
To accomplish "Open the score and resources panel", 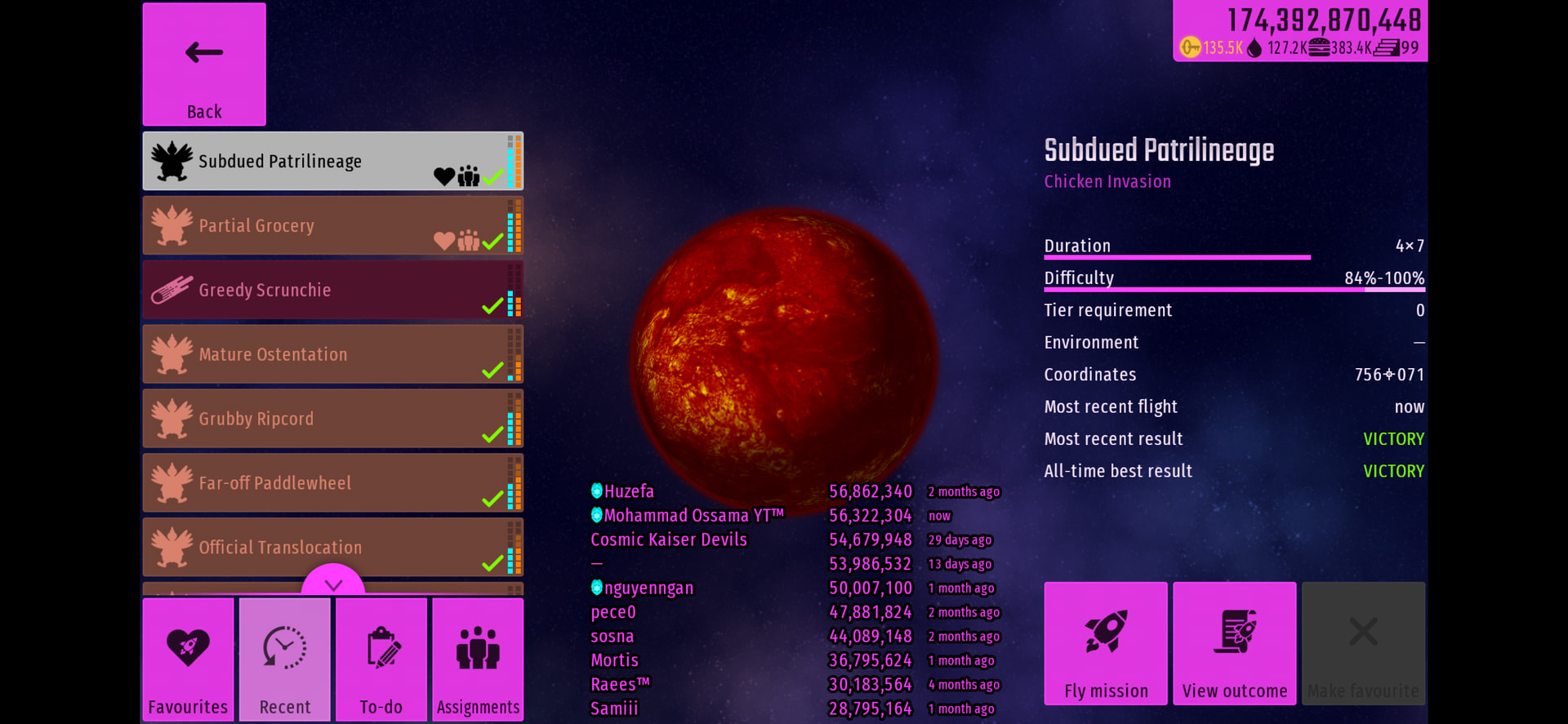I will (x=1300, y=31).
